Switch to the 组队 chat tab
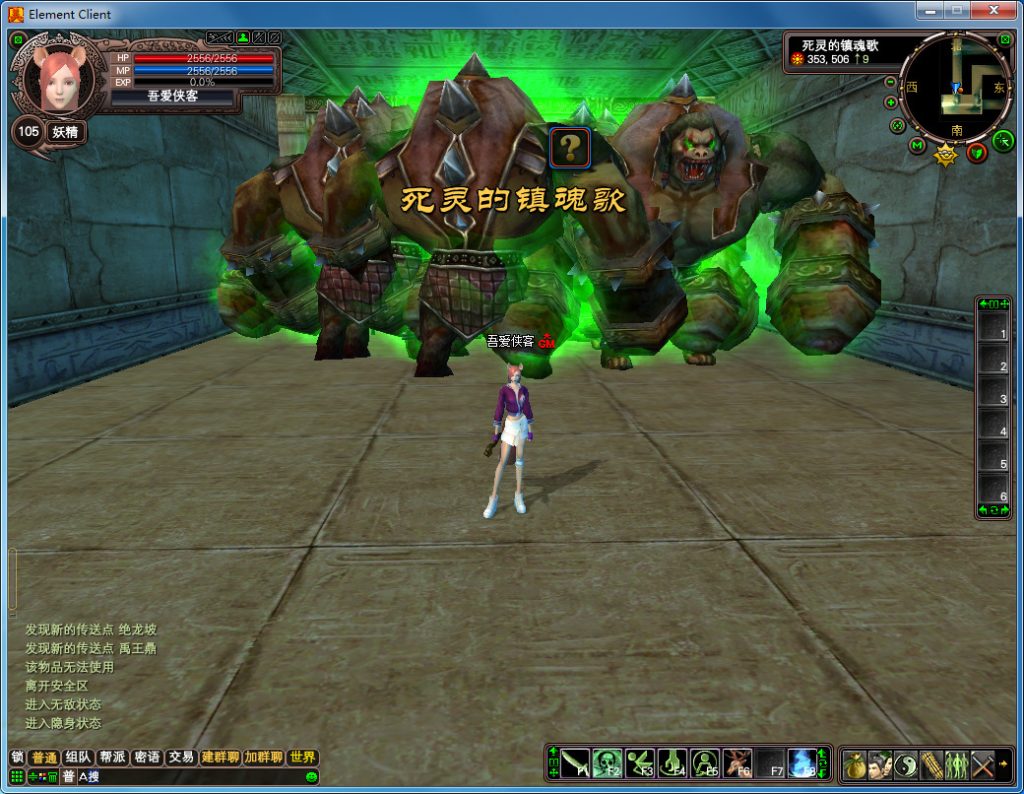Screen dimensions: 1024x794 (x=77, y=757)
